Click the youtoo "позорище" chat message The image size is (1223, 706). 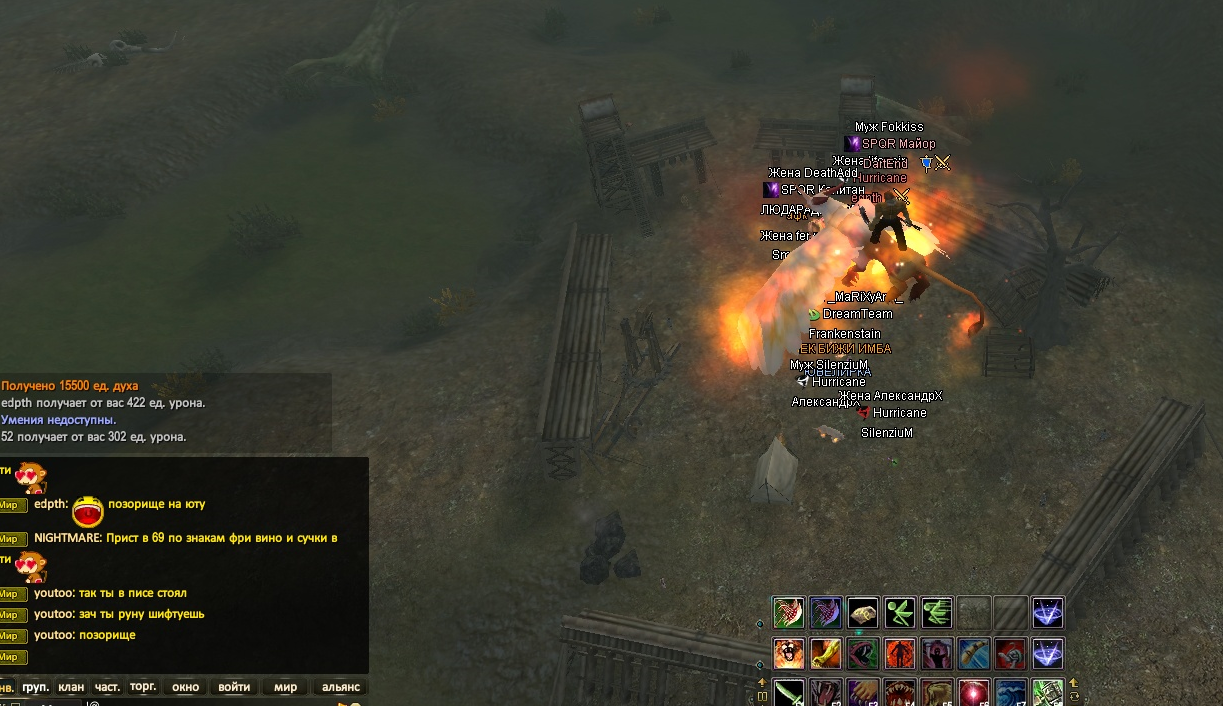click(x=84, y=635)
